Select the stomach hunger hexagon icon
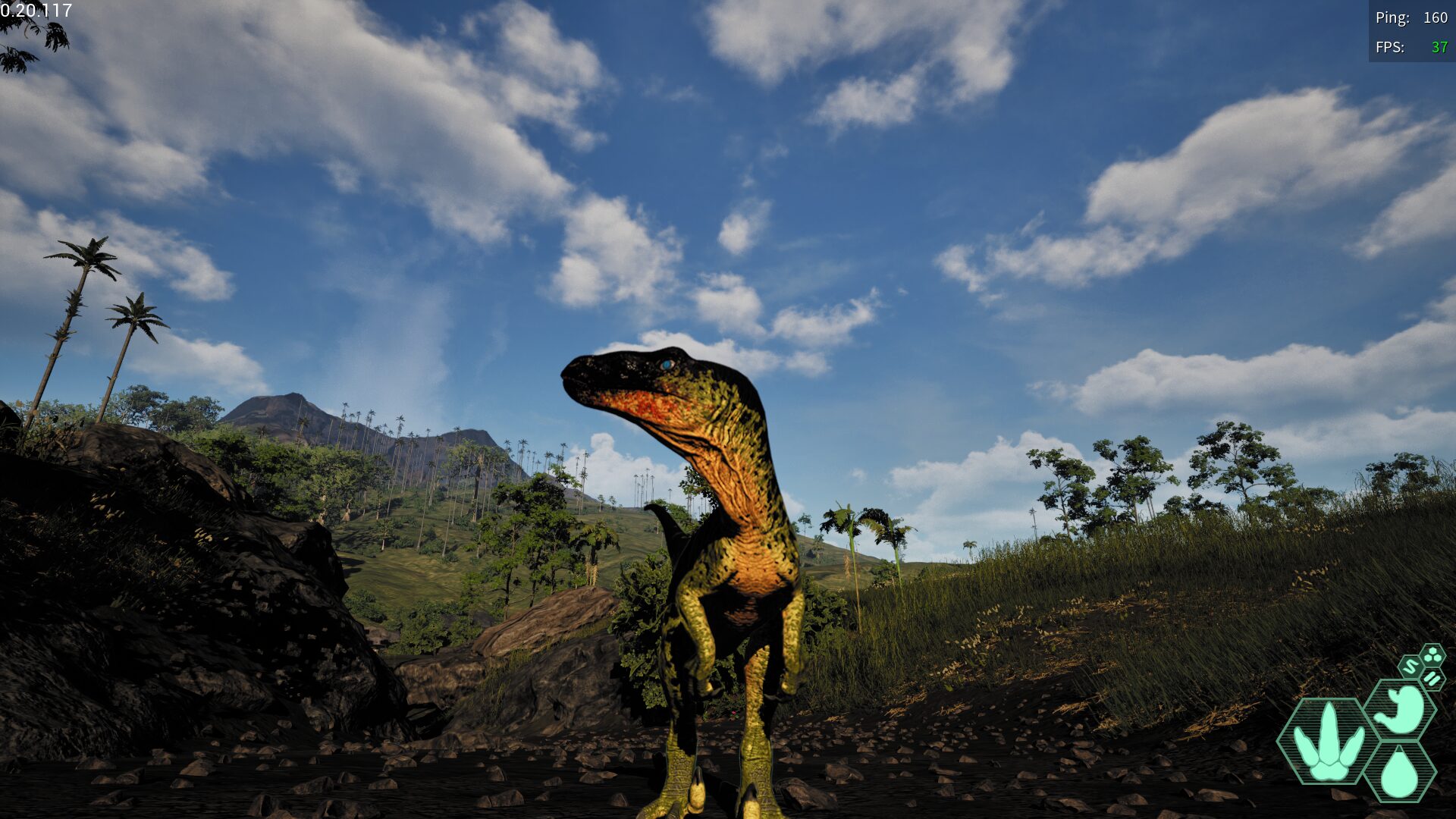 pos(1401,709)
